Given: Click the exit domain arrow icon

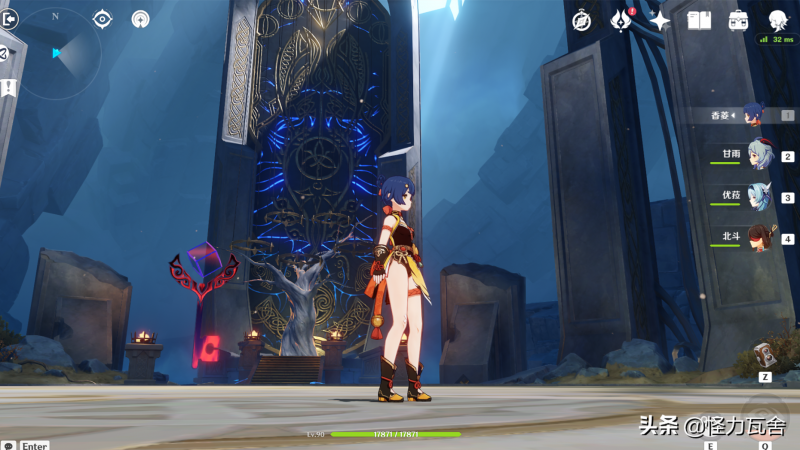Looking at the screenshot, I should coord(9,19).
